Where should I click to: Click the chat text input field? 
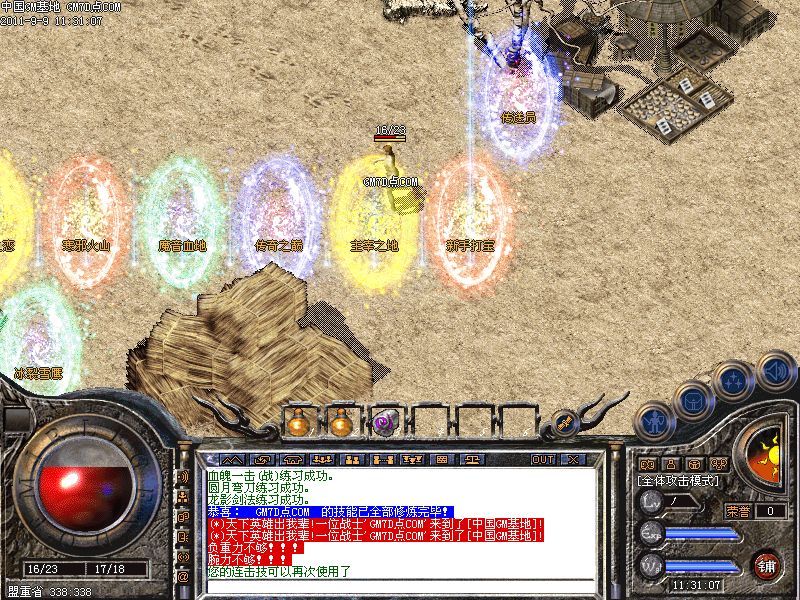400,587
